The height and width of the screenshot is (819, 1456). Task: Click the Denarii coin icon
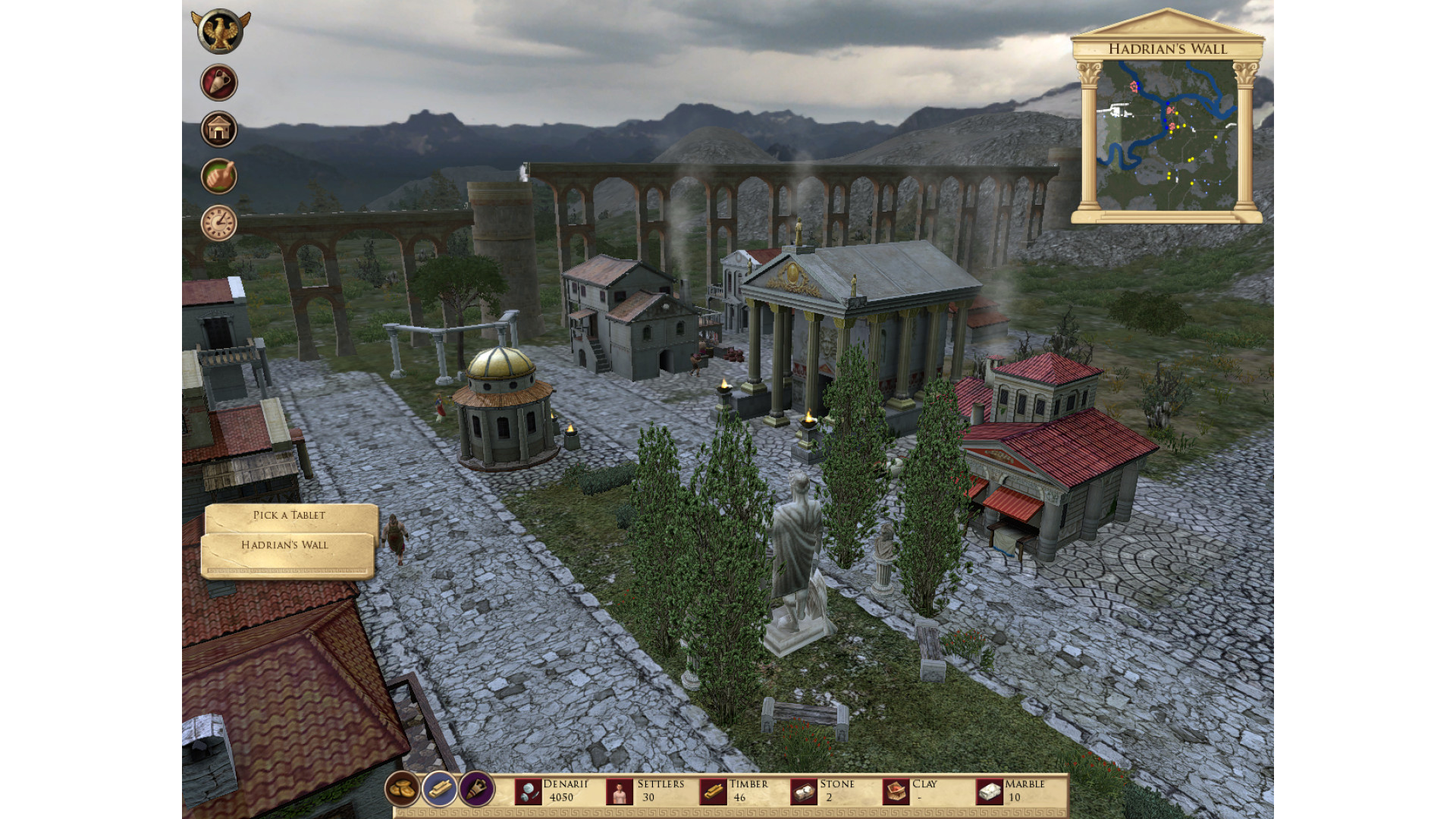coord(528,792)
